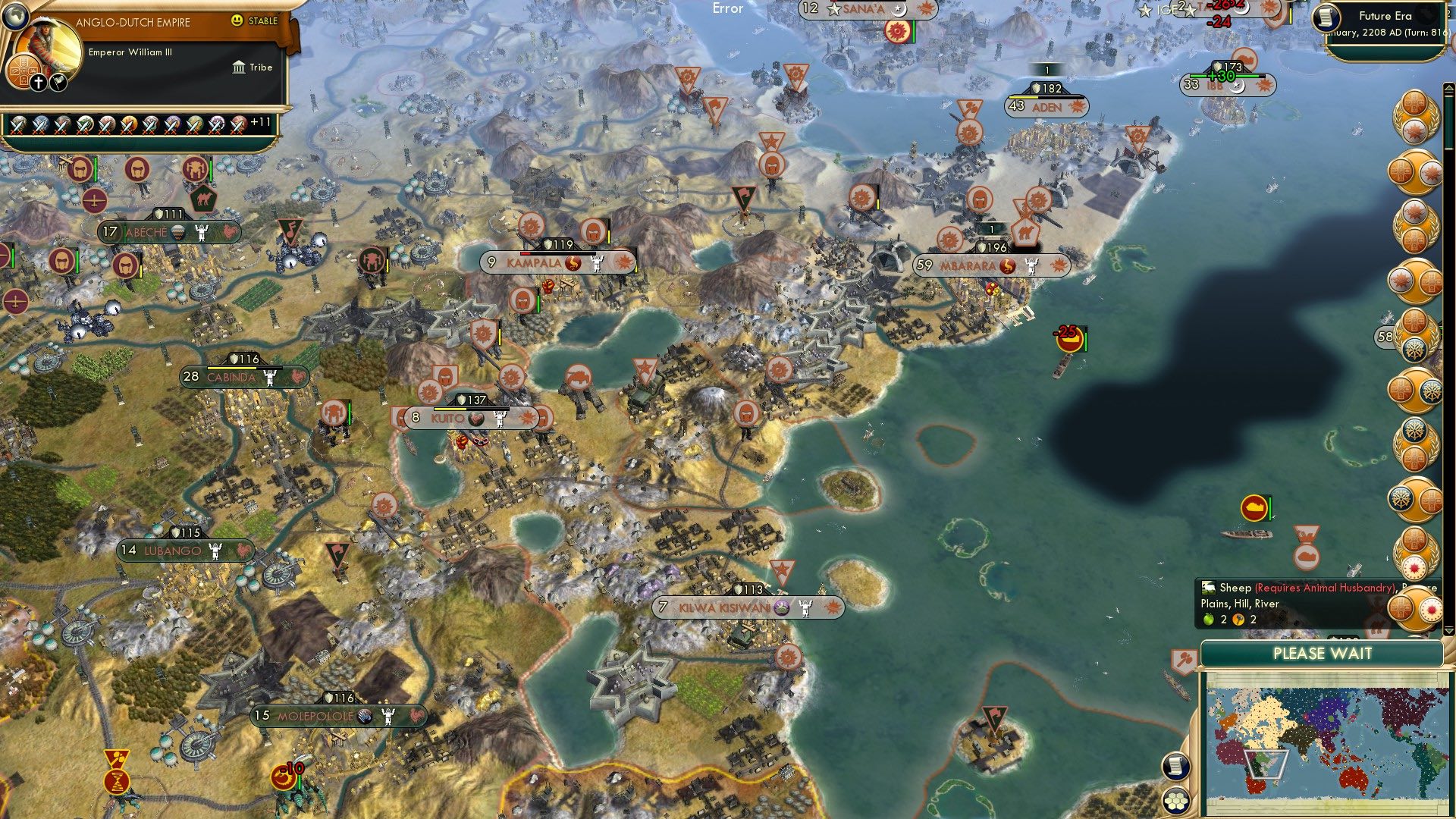Open the Future Era progress panel
The width and height of the screenshot is (1456, 819).
[x=1388, y=17]
